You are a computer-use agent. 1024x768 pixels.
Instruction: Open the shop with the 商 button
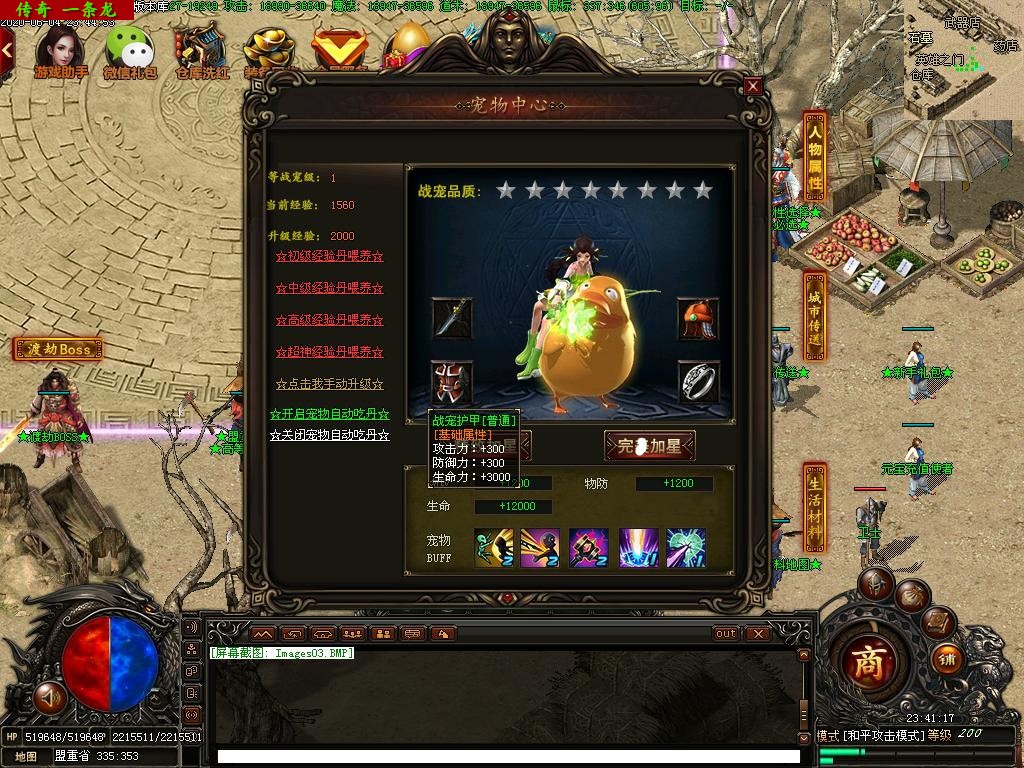click(x=868, y=663)
